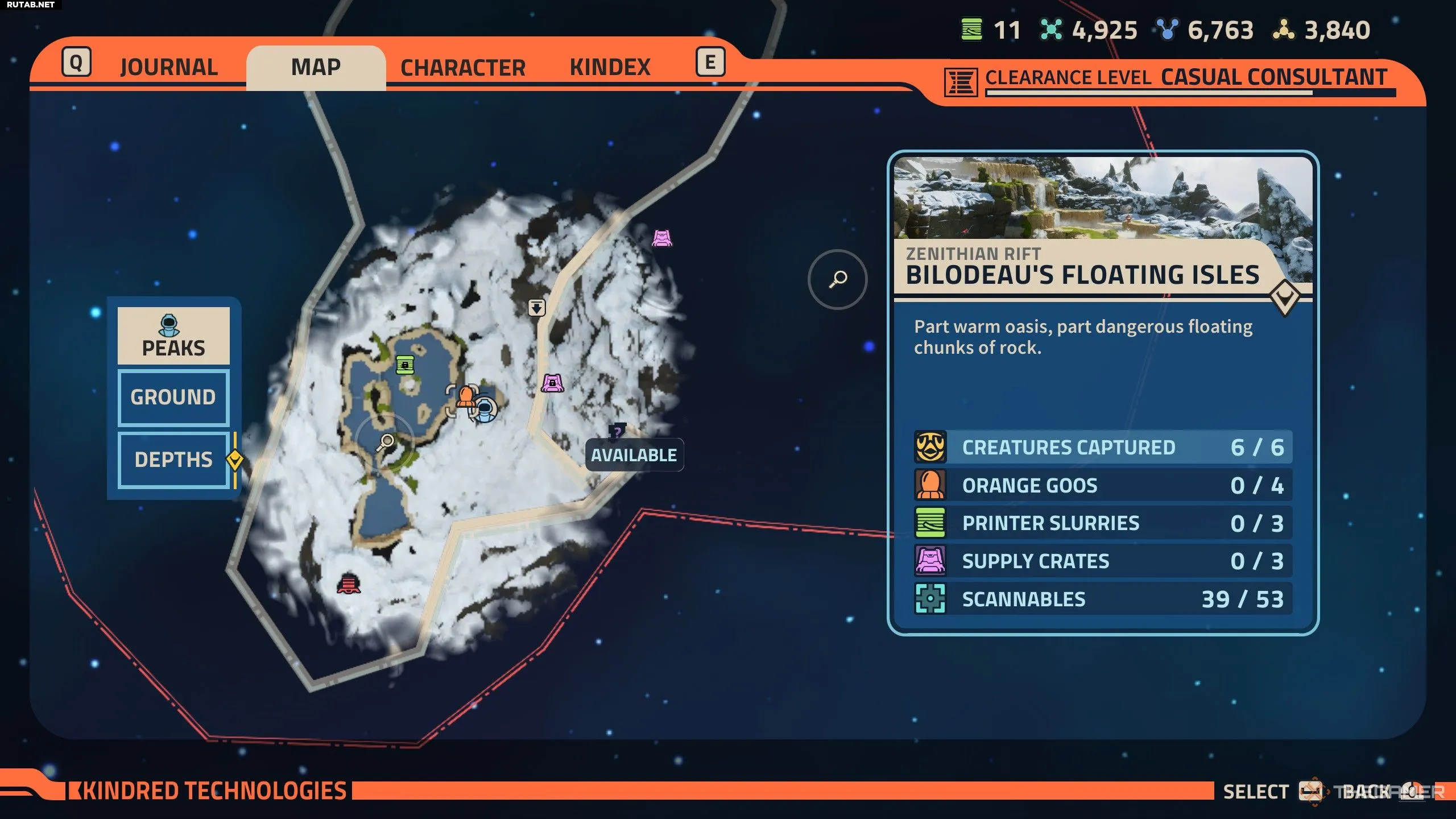Click the Bilodeau's Floating Isles thumbnail
The image size is (1456, 819).
tap(1103, 198)
